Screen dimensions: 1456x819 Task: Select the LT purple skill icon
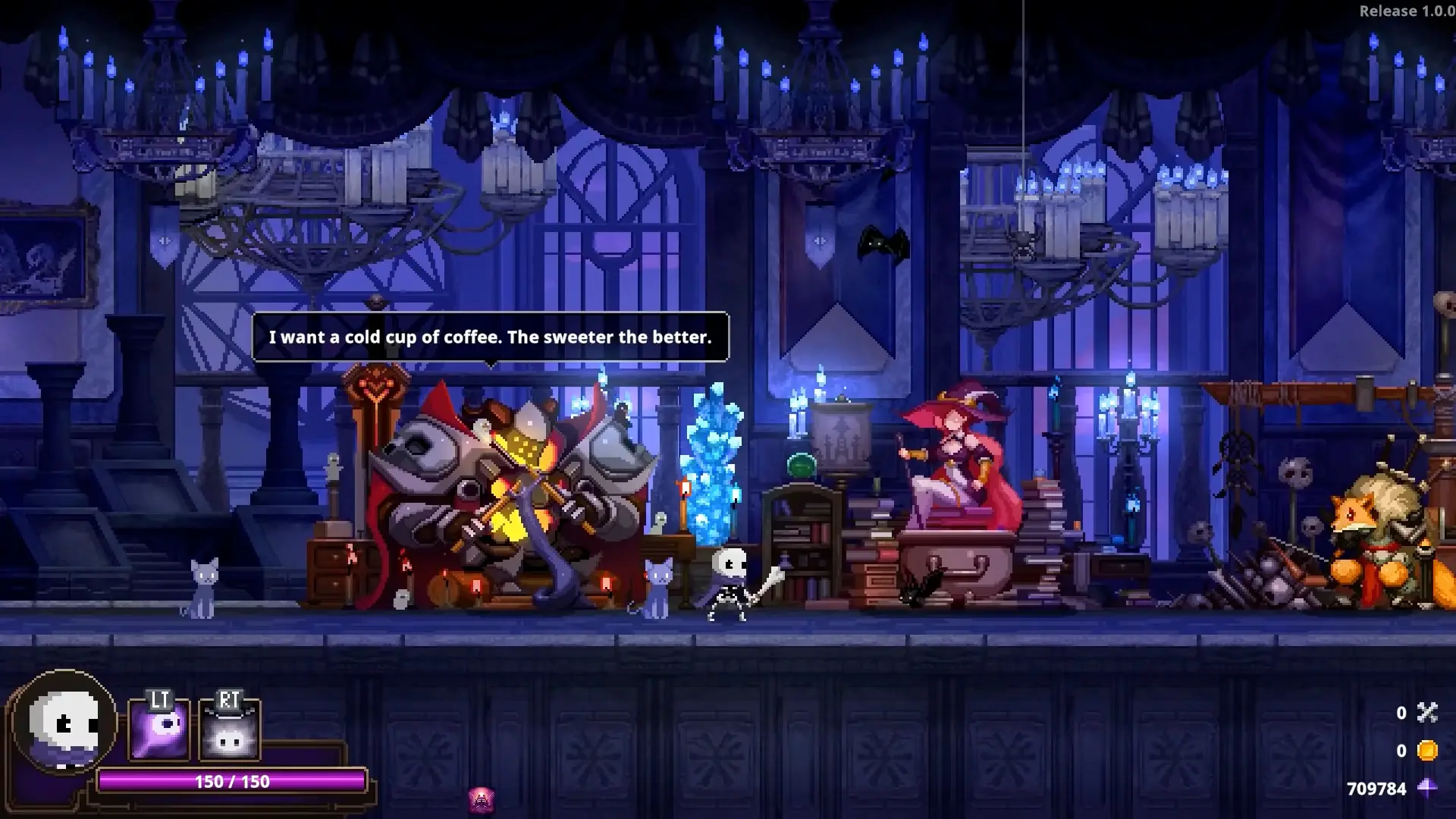[x=158, y=732]
